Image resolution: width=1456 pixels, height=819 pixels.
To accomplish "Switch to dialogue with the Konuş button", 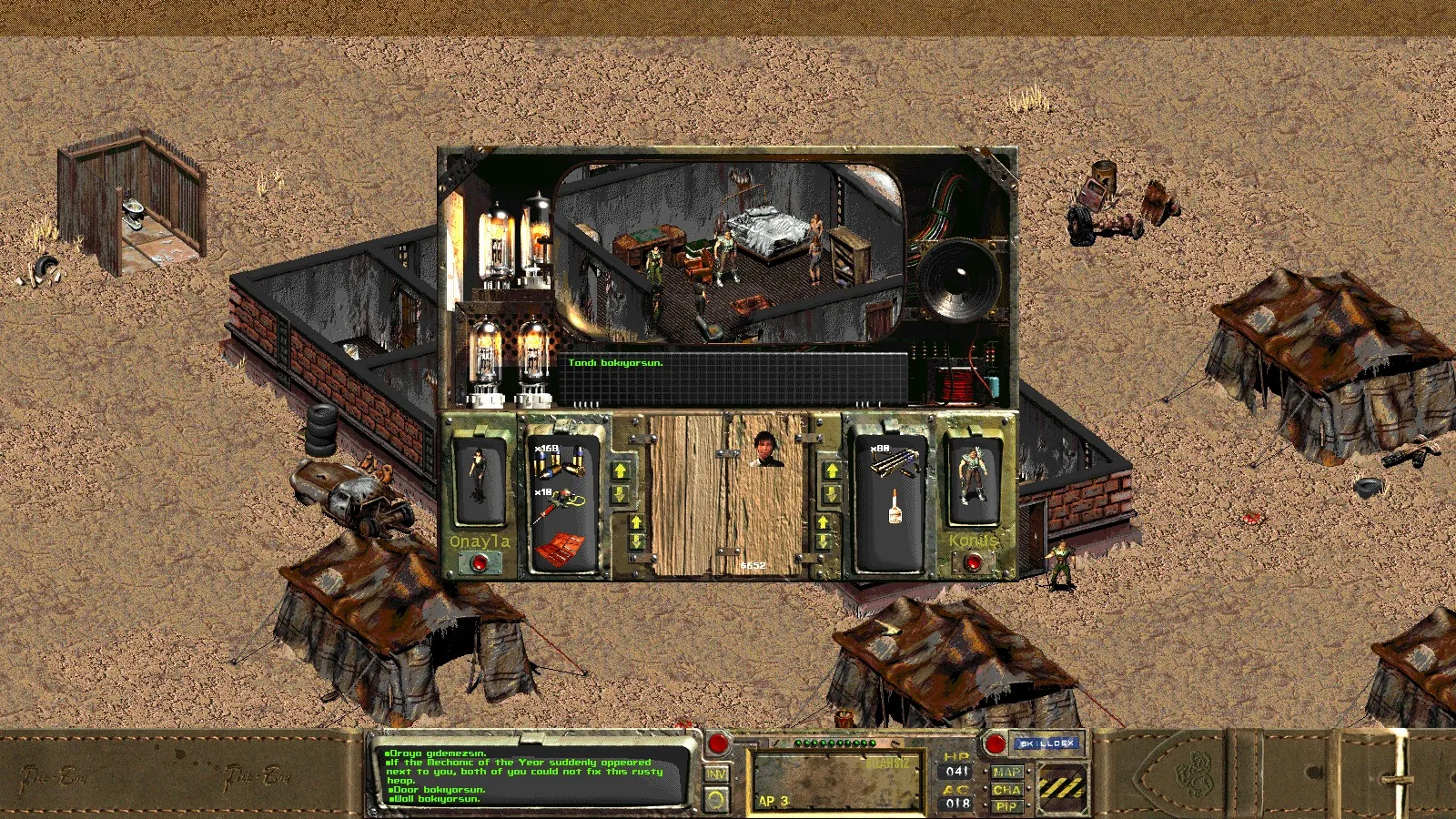I will 973,563.
